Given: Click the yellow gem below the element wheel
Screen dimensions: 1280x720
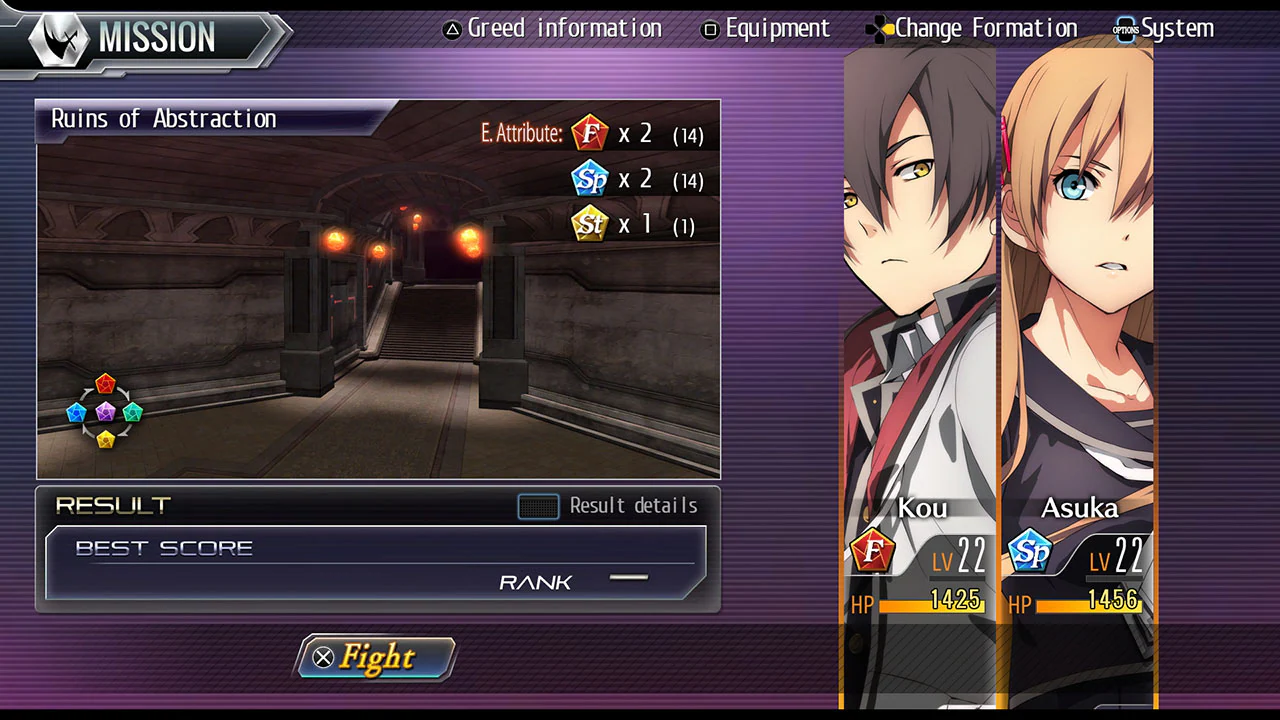Looking at the screenshot, I should tap(105, 438).
